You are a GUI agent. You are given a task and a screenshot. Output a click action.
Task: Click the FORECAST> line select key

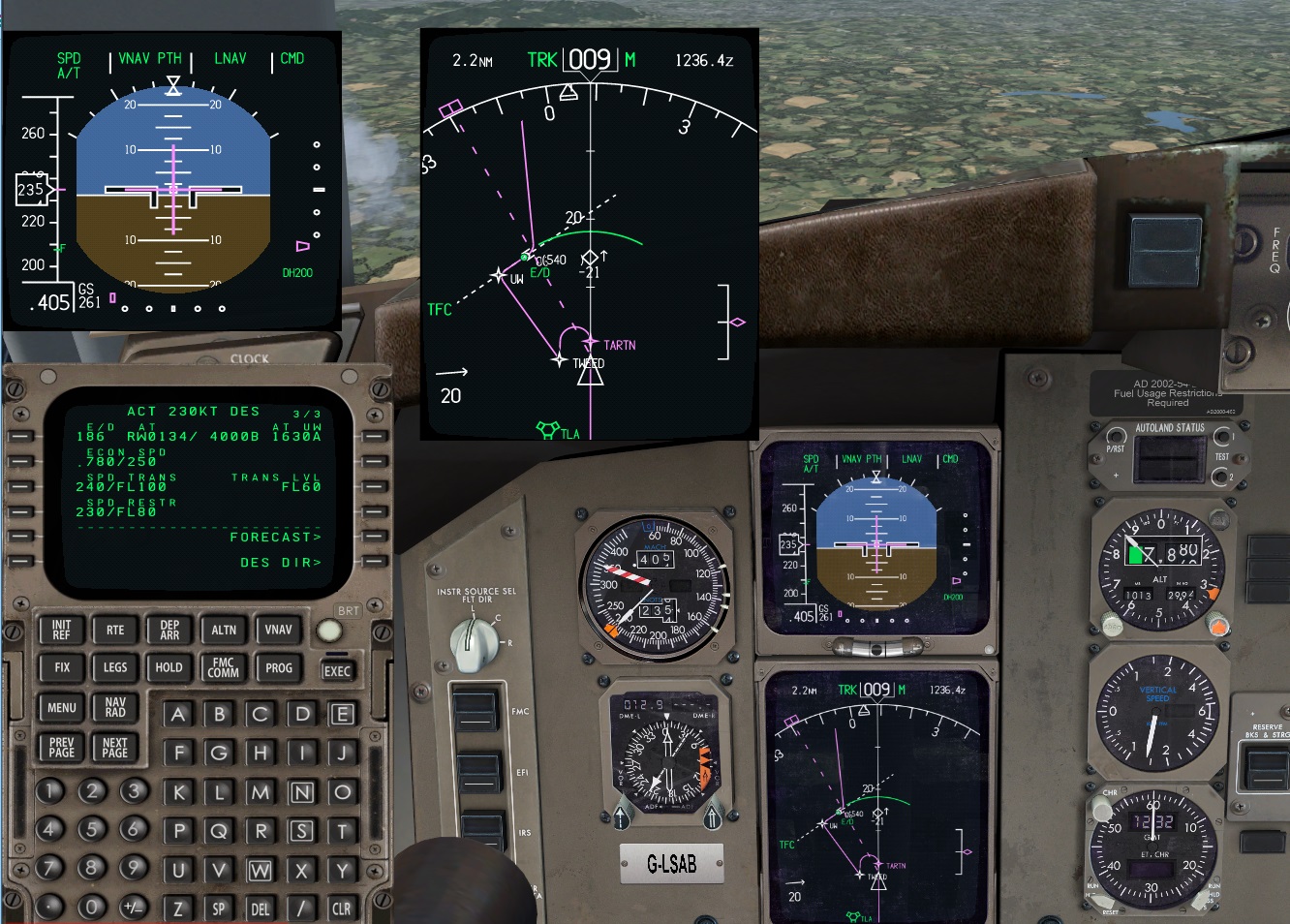tap(375, 538)
